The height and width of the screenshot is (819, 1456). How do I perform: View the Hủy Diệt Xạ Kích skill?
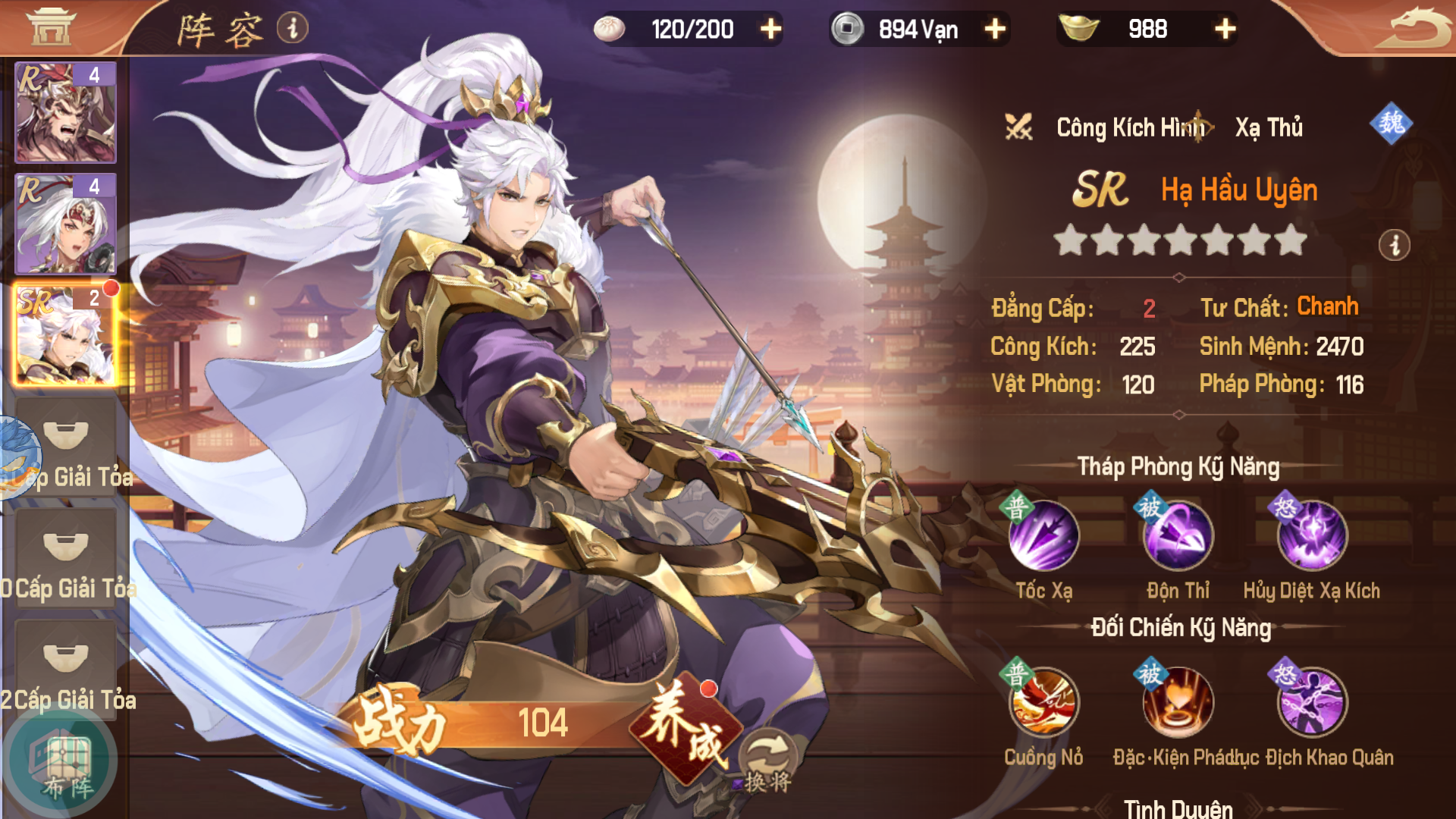1312,536
